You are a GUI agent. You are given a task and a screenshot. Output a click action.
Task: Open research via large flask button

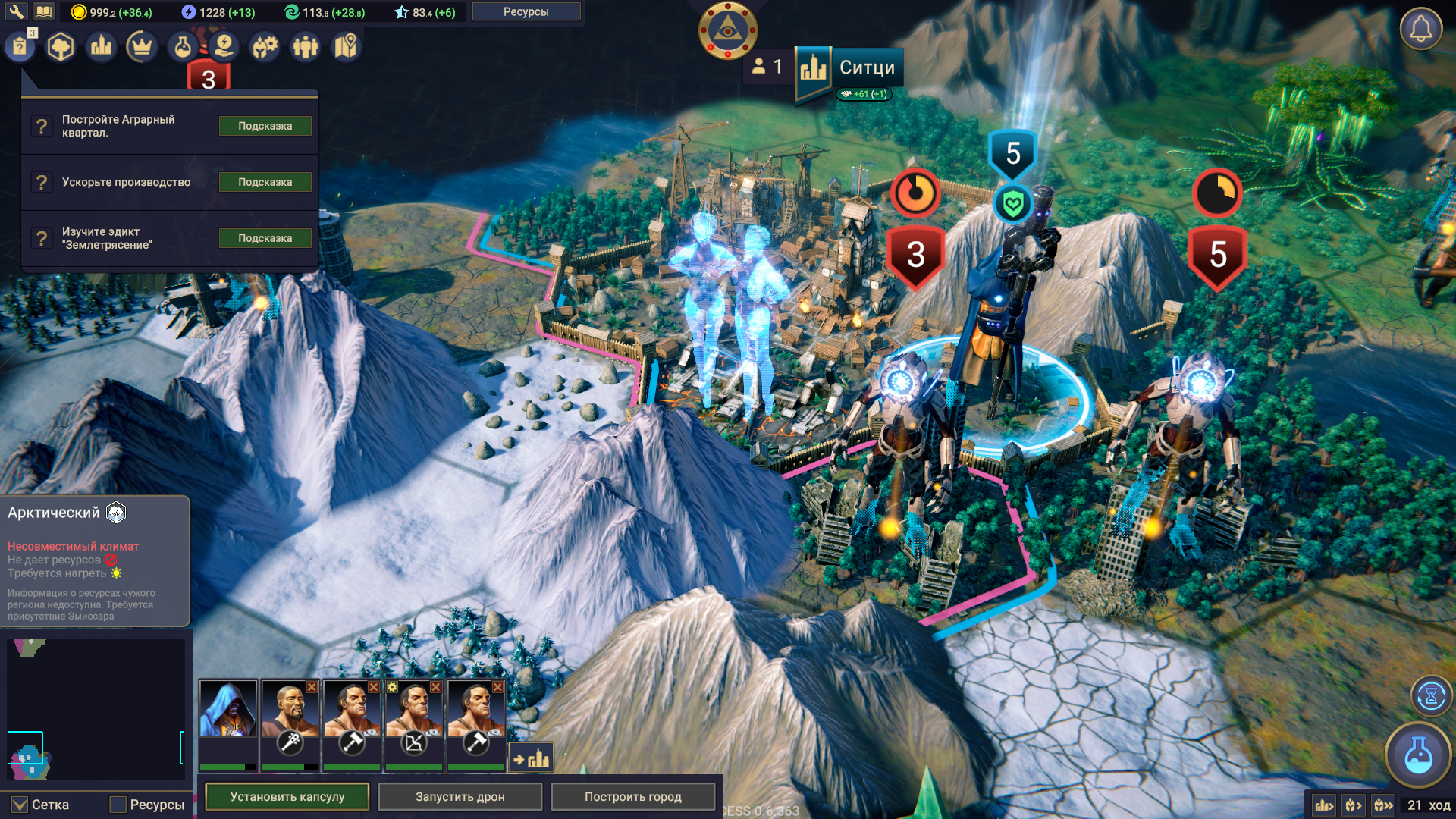tap(1418, 755)
